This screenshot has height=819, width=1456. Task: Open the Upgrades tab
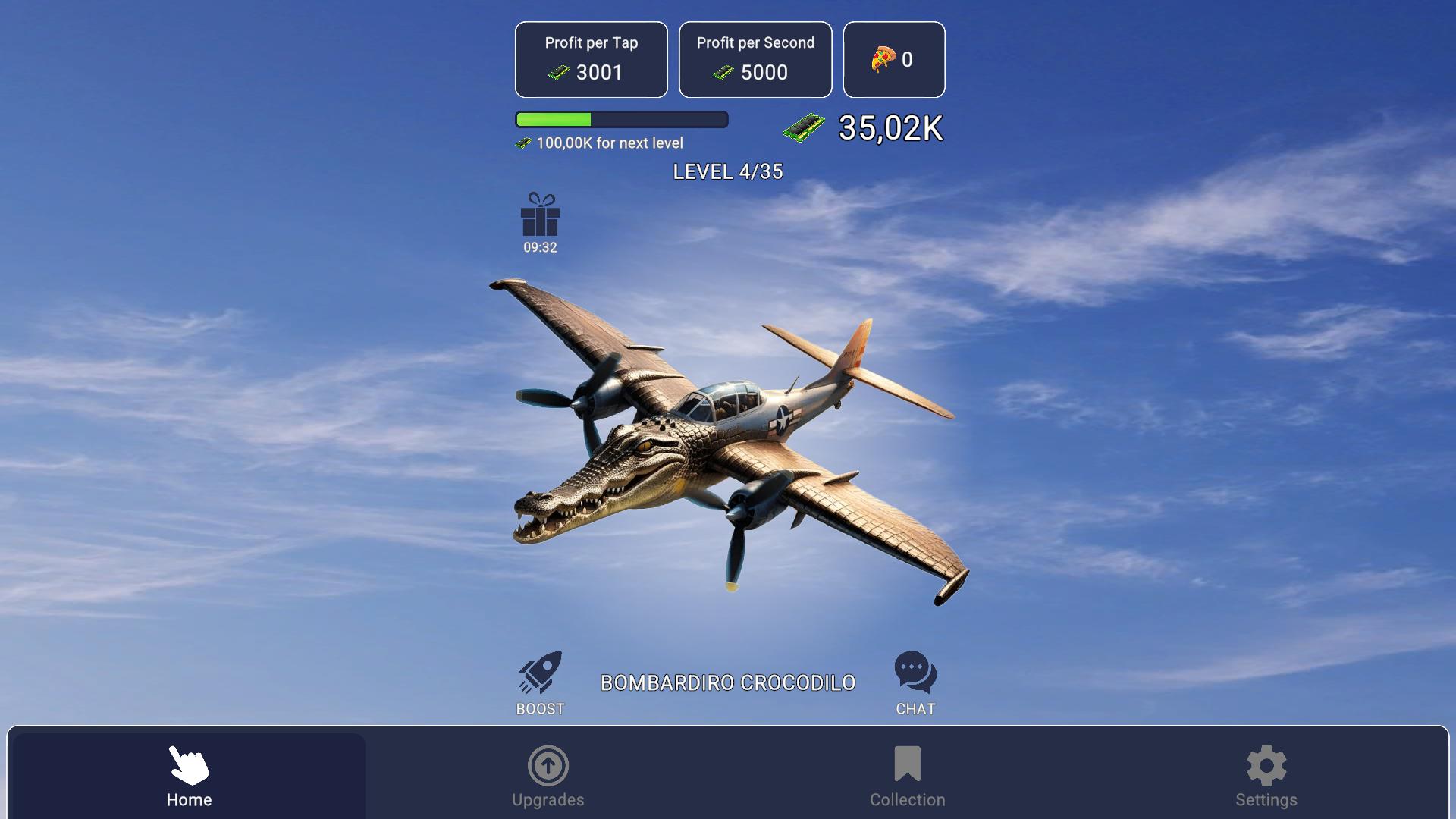[548, 773]
